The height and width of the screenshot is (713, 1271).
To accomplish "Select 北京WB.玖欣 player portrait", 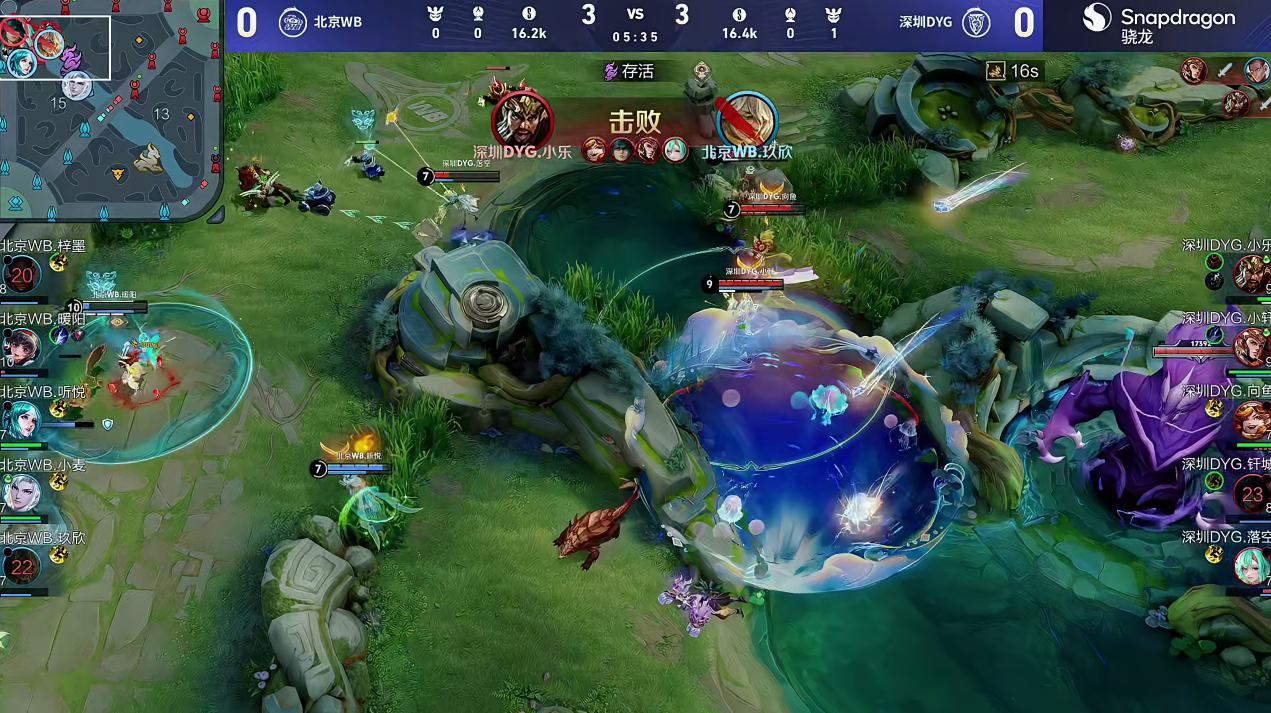I will [20, 567].
